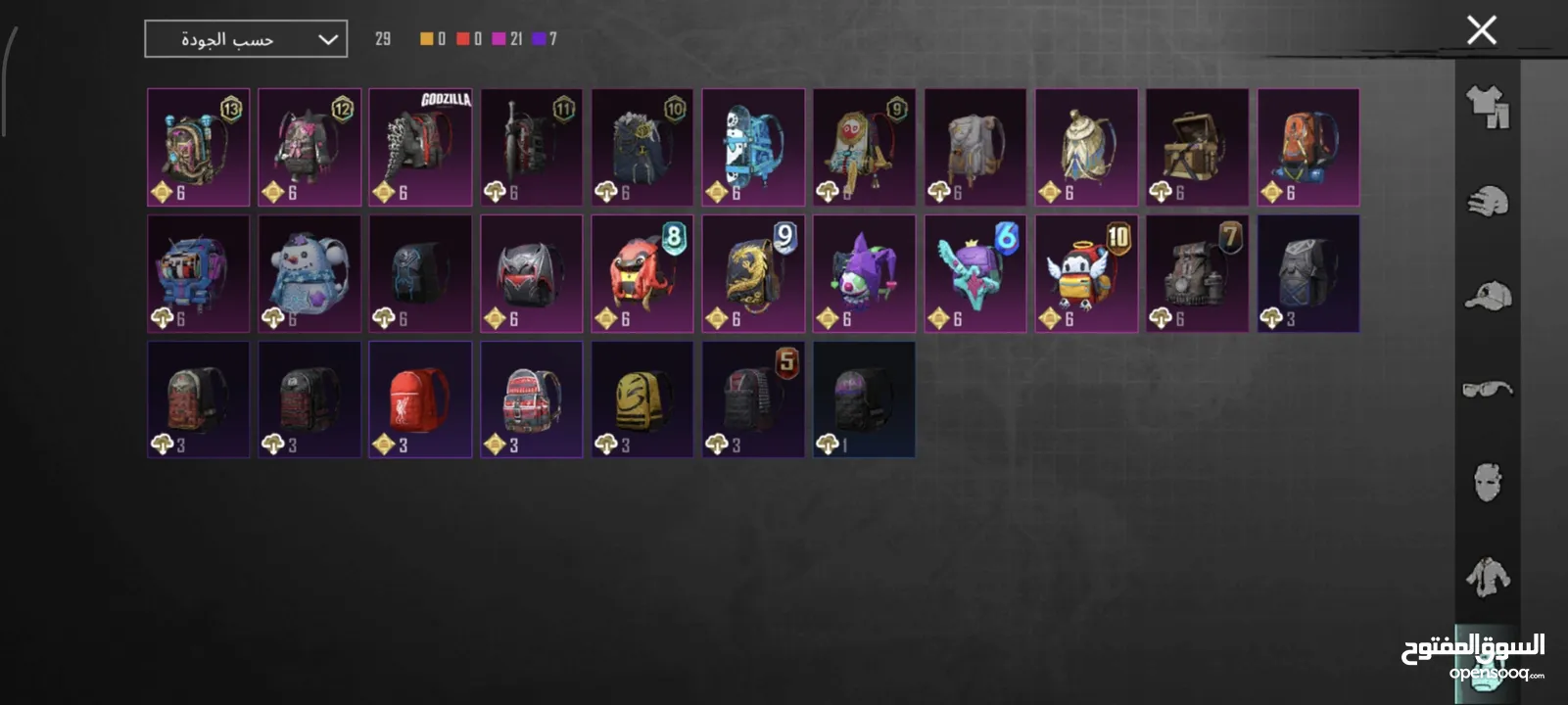Close the backpack inventory screen
The width and height of the screenshot is (1568, 705).
(1481, 30)
